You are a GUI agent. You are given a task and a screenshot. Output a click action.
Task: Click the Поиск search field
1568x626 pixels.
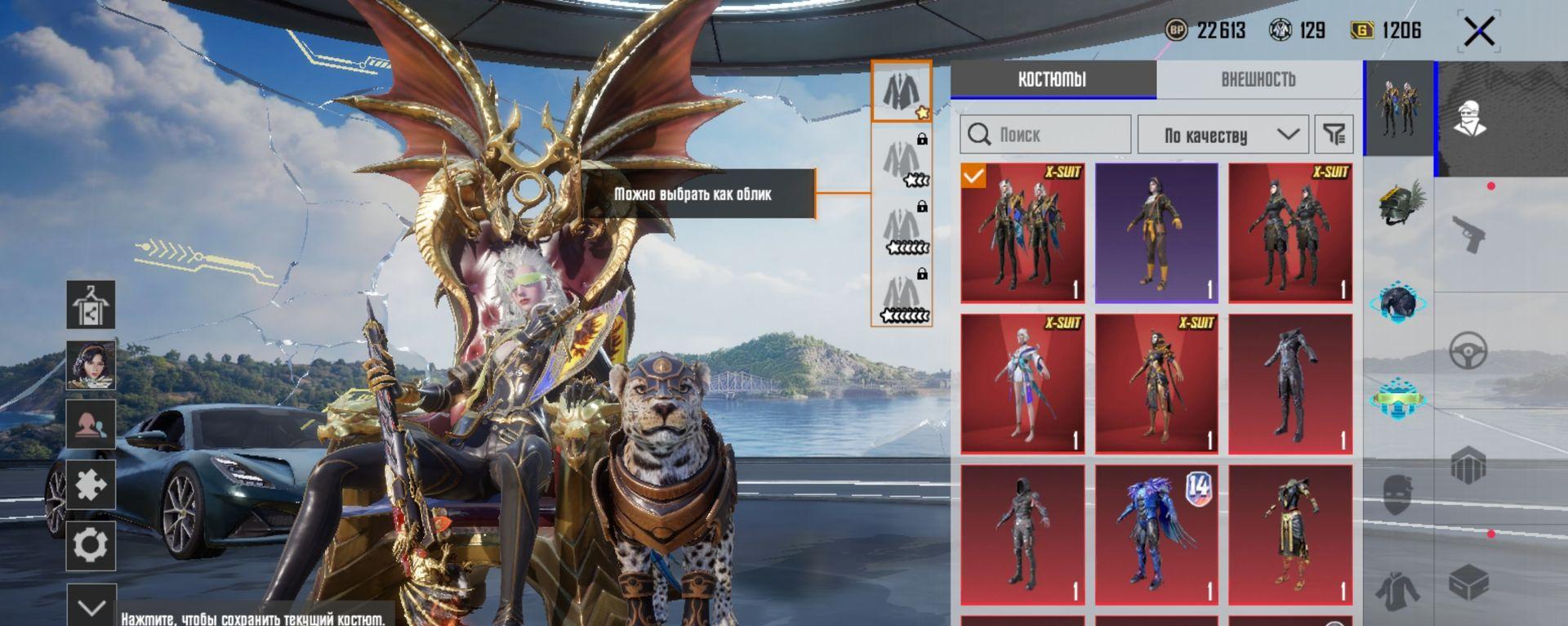tap(1046, 135)
